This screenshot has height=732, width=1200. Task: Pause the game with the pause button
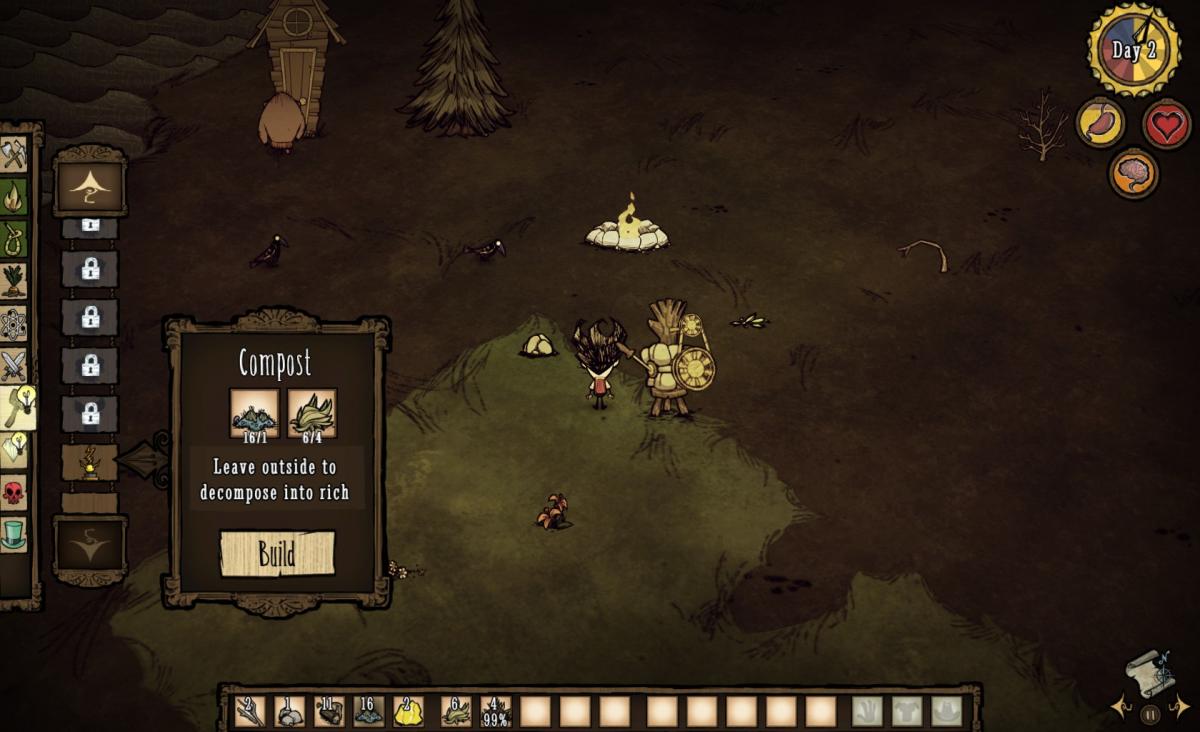[1150, 714]
